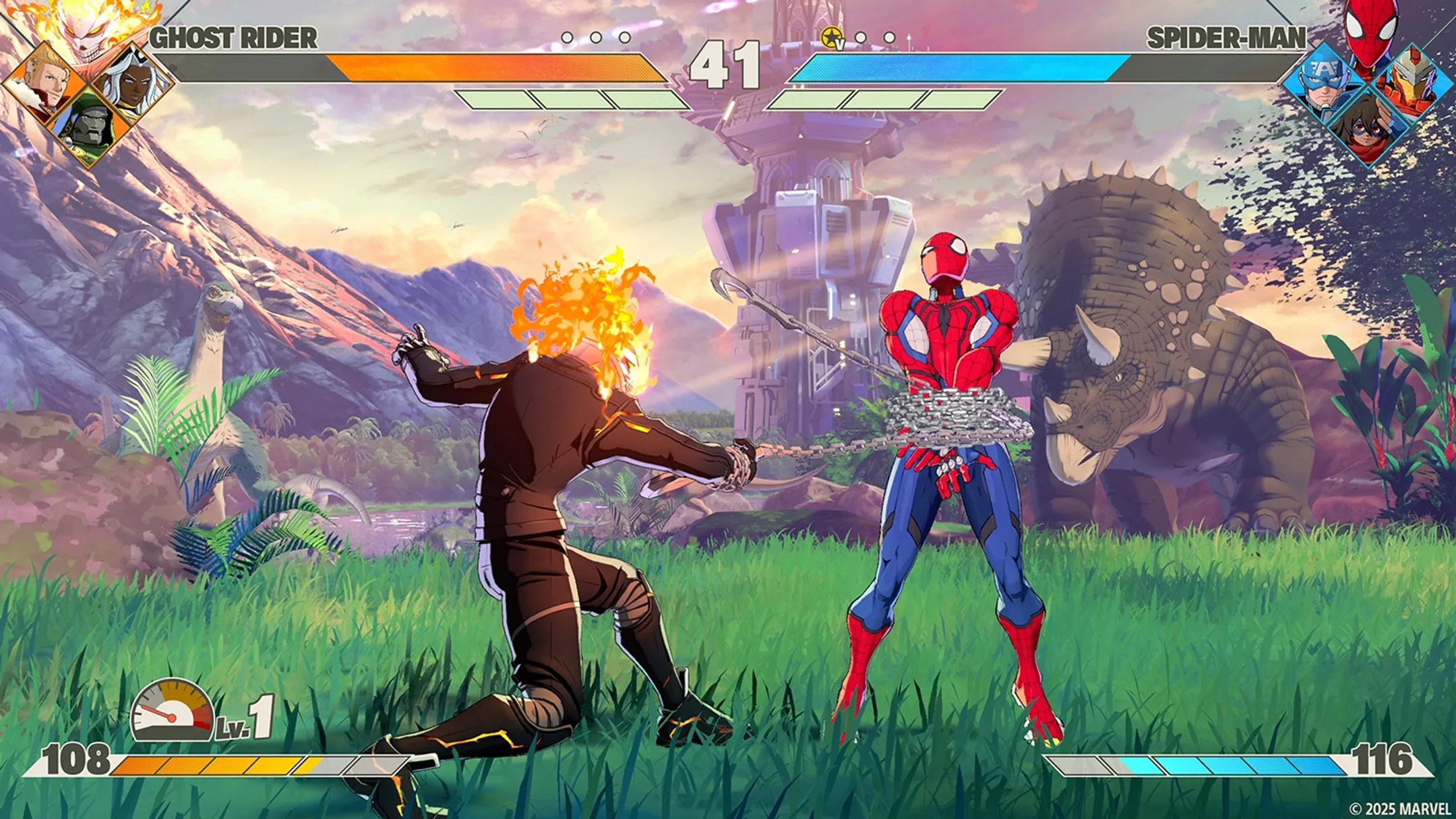This screenshot has height=819, width=1456.
Task: Click the orange V badge under Spider-Man's round pips
Action: (x=840, y=45)
